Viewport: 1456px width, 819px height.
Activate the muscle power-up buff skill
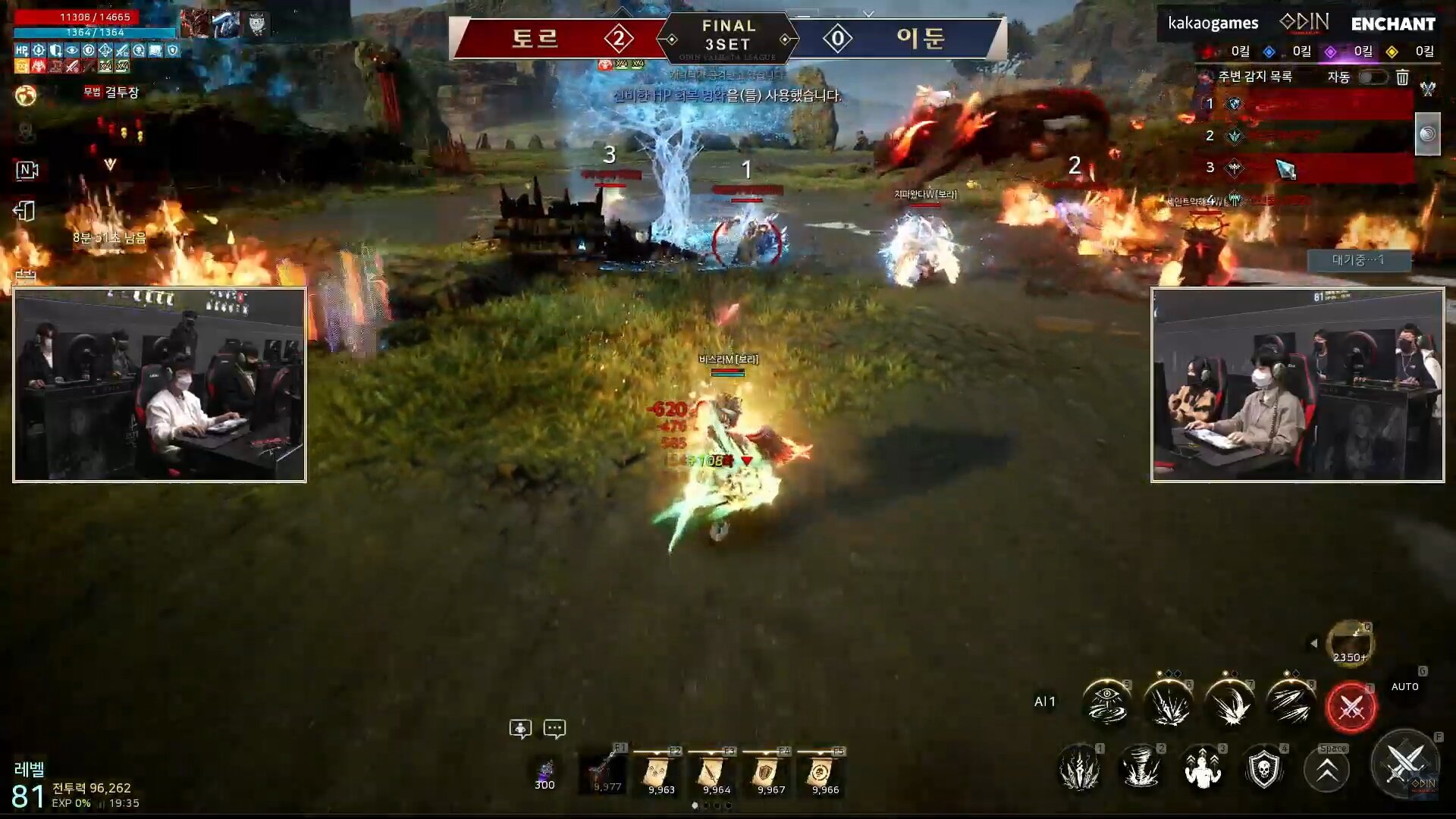click(x=1202, y=769)
